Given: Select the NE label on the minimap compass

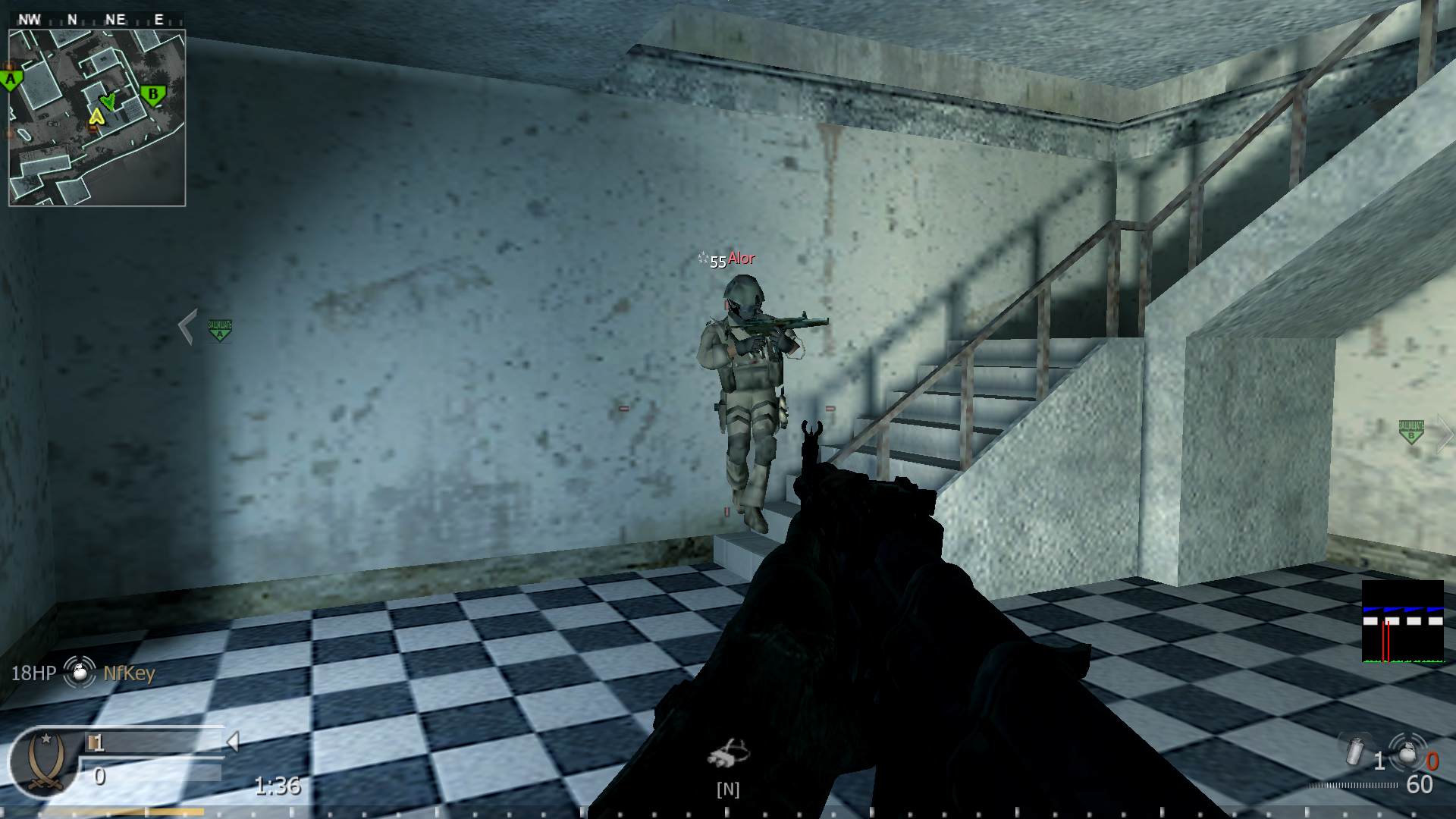Looking at the screenshot, I should 115,19.
